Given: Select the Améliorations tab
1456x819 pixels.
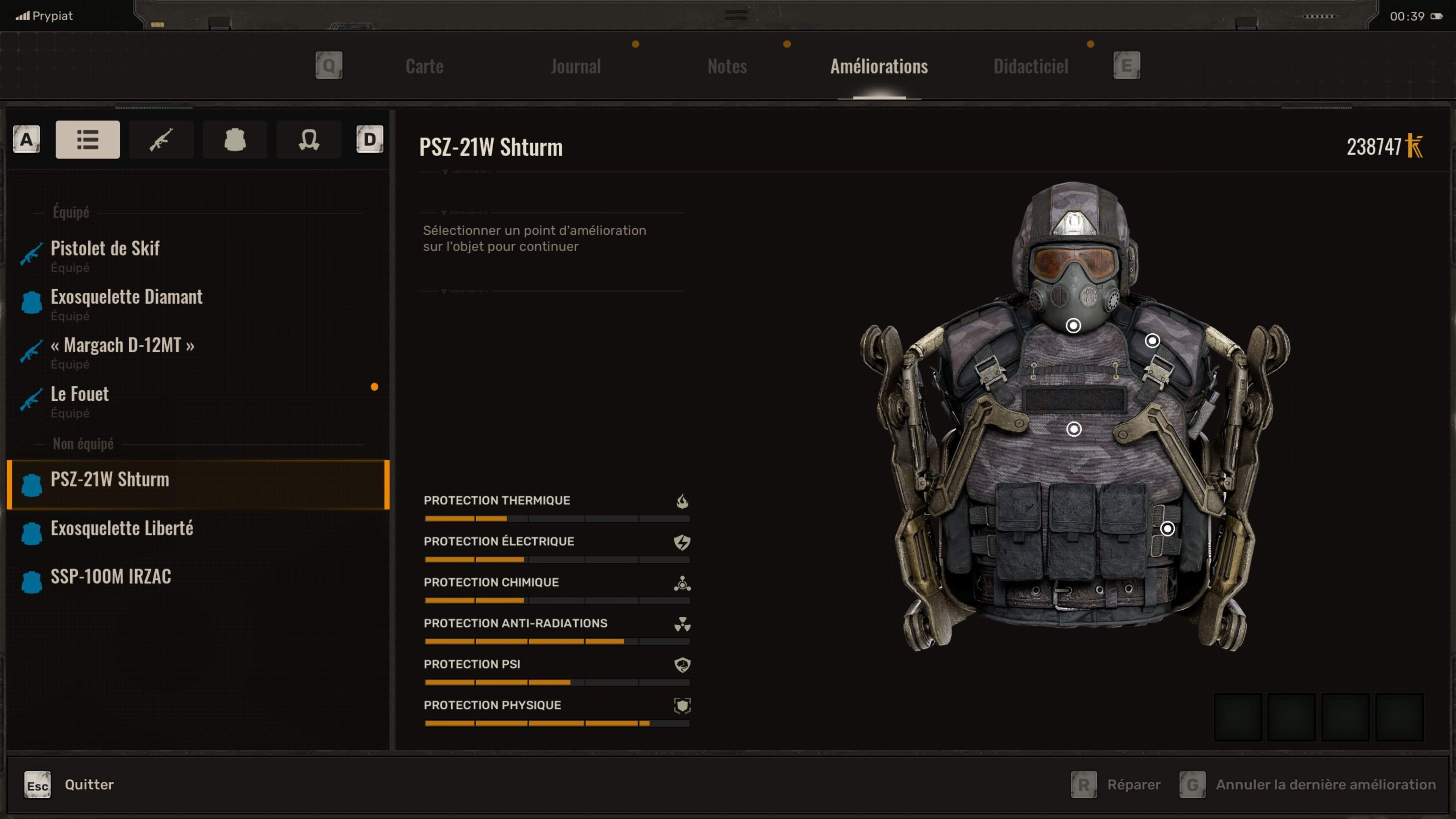Looking at the screenshot, I should click(879, 66).
